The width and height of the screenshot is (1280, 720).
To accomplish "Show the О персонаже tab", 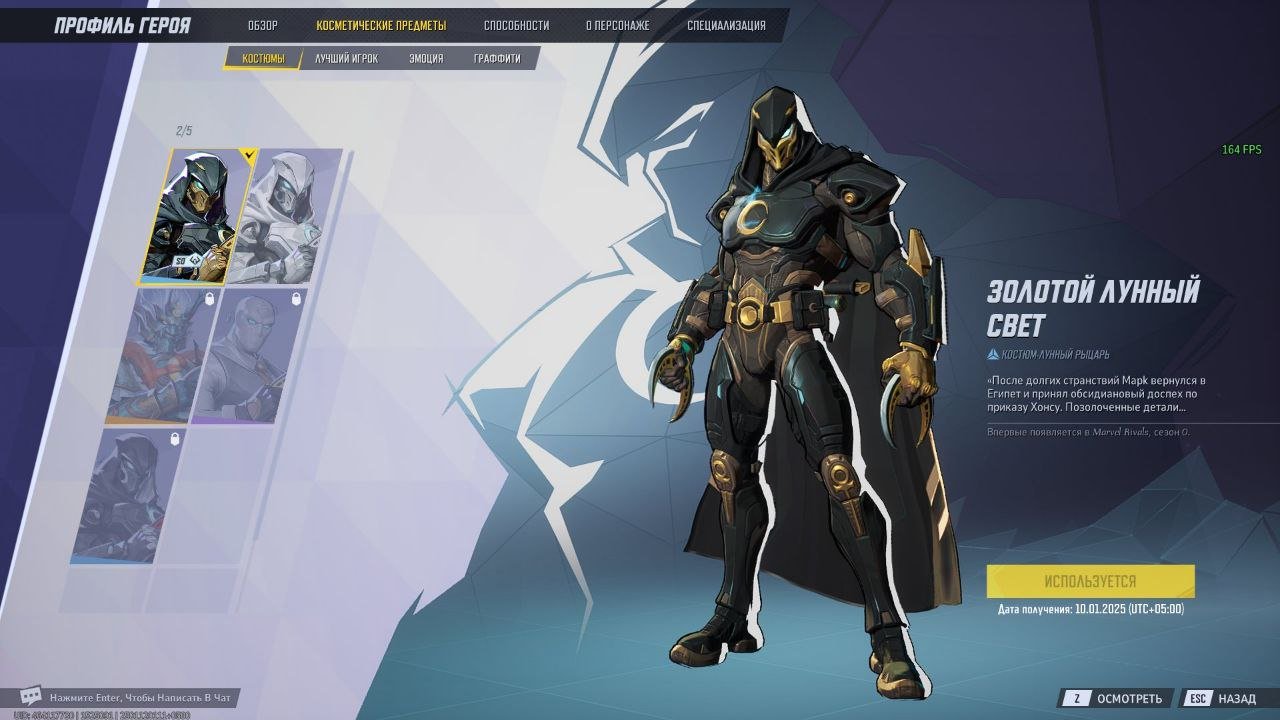I will point(617,26).
